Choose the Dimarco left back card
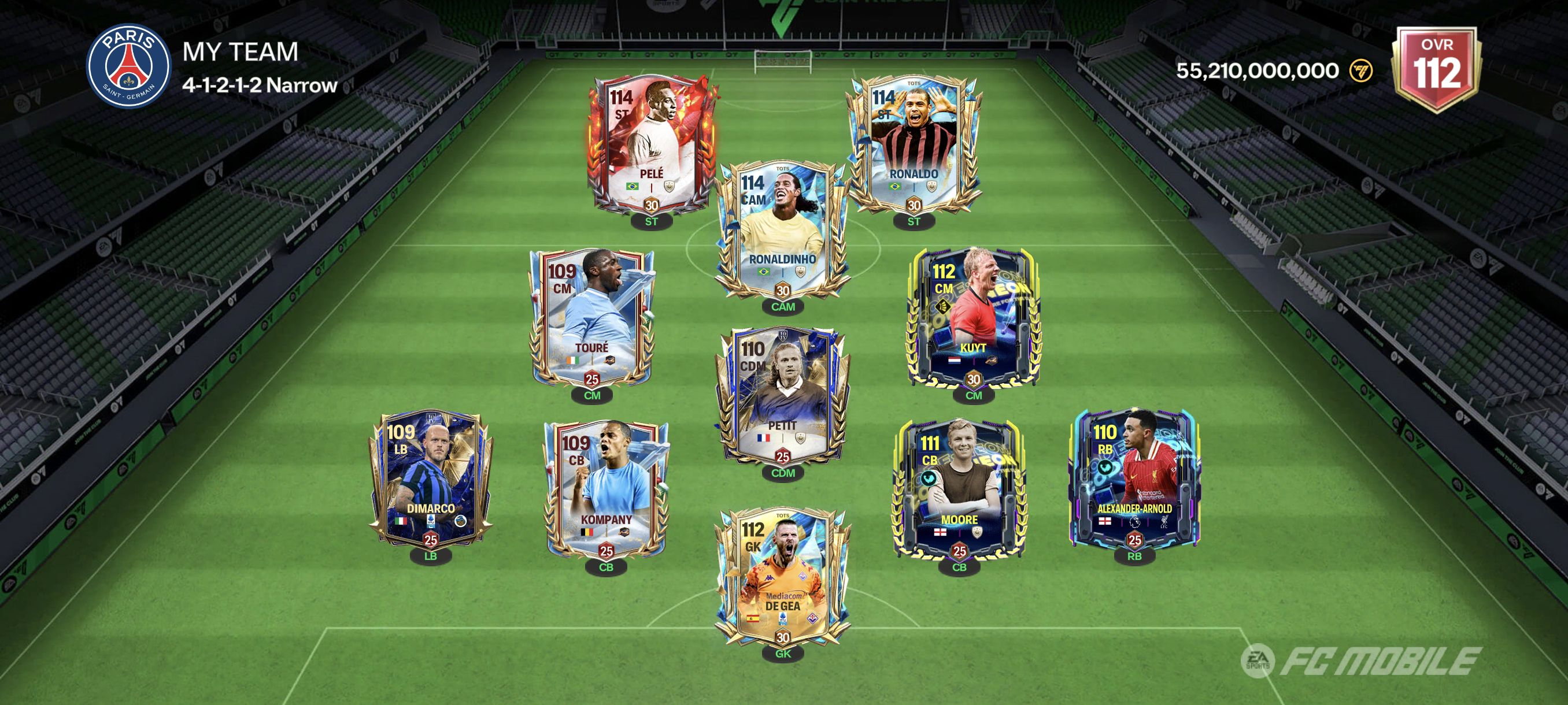Screen dimensions: 1568x705 coord(430,481)
